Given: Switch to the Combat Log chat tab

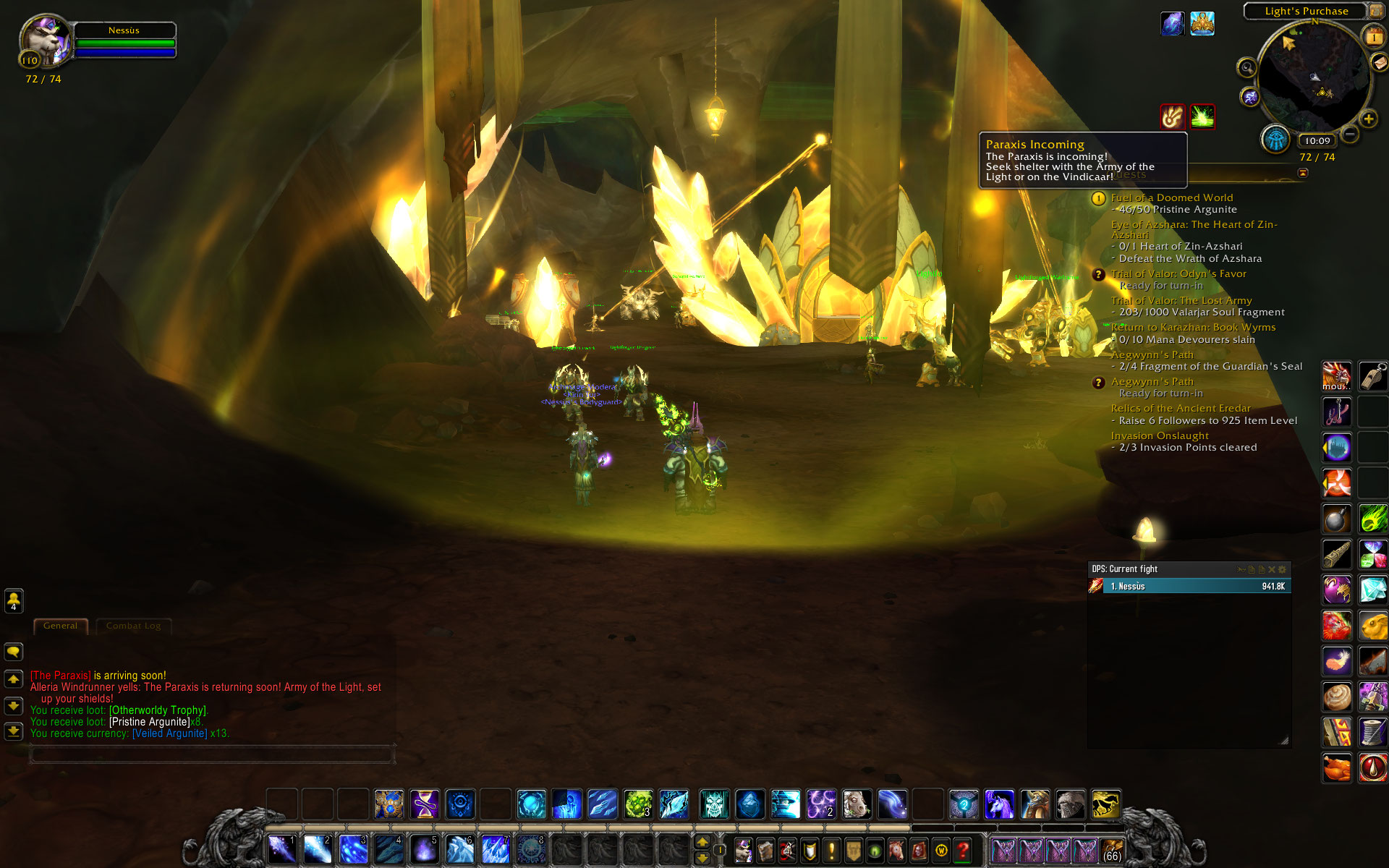Looking at the screenshot, I should (x=133, y=626).
